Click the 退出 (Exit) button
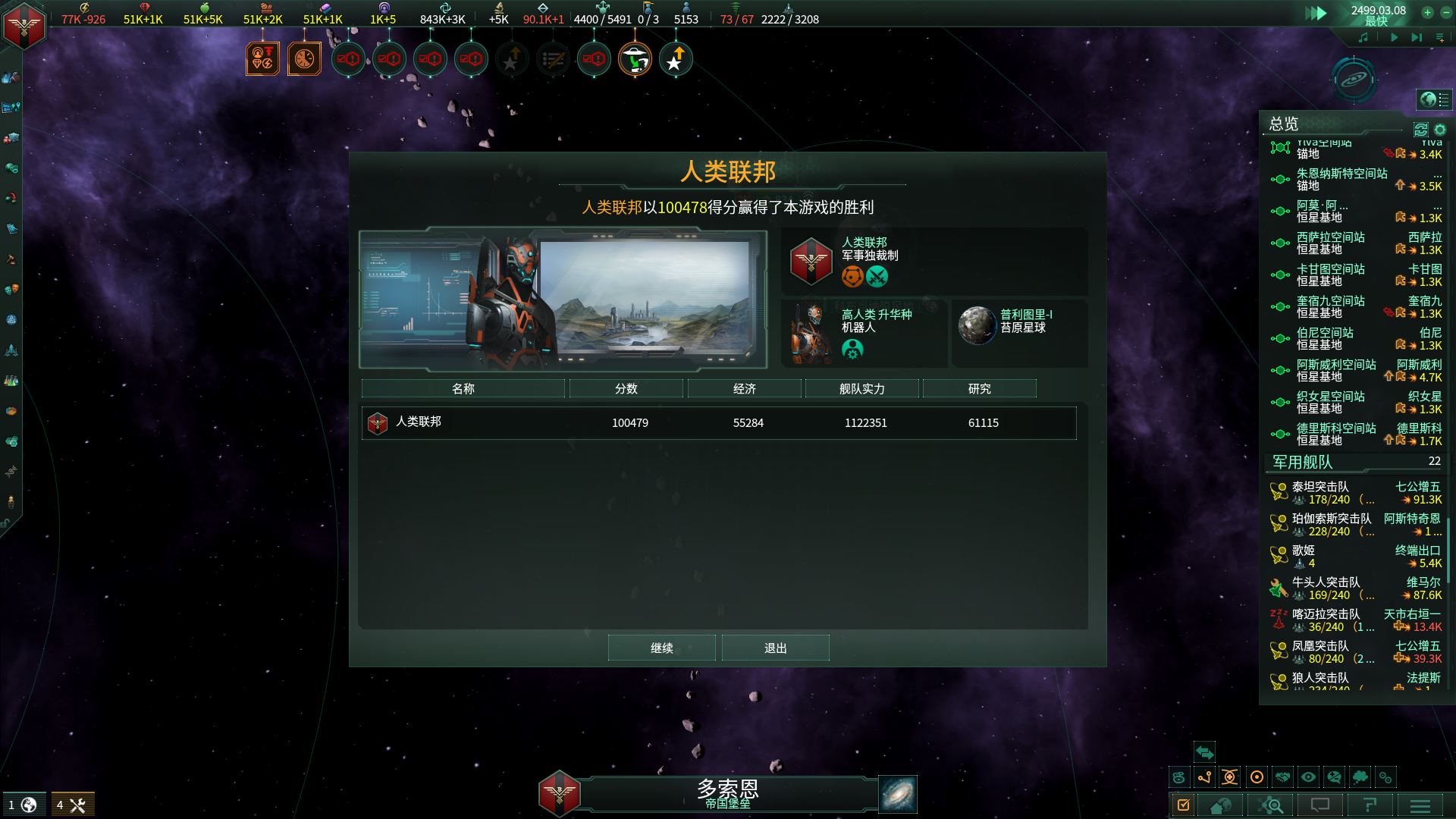 [775, 648]
